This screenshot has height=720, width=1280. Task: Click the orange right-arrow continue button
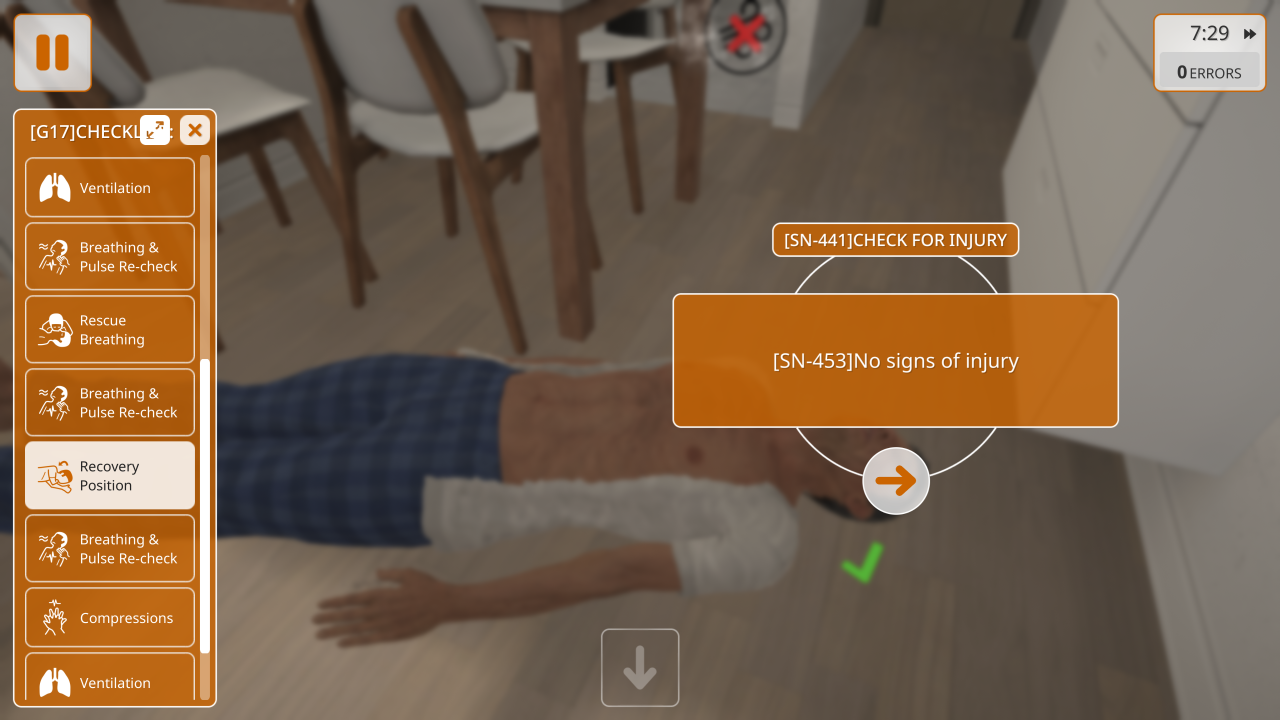[896, 481]
